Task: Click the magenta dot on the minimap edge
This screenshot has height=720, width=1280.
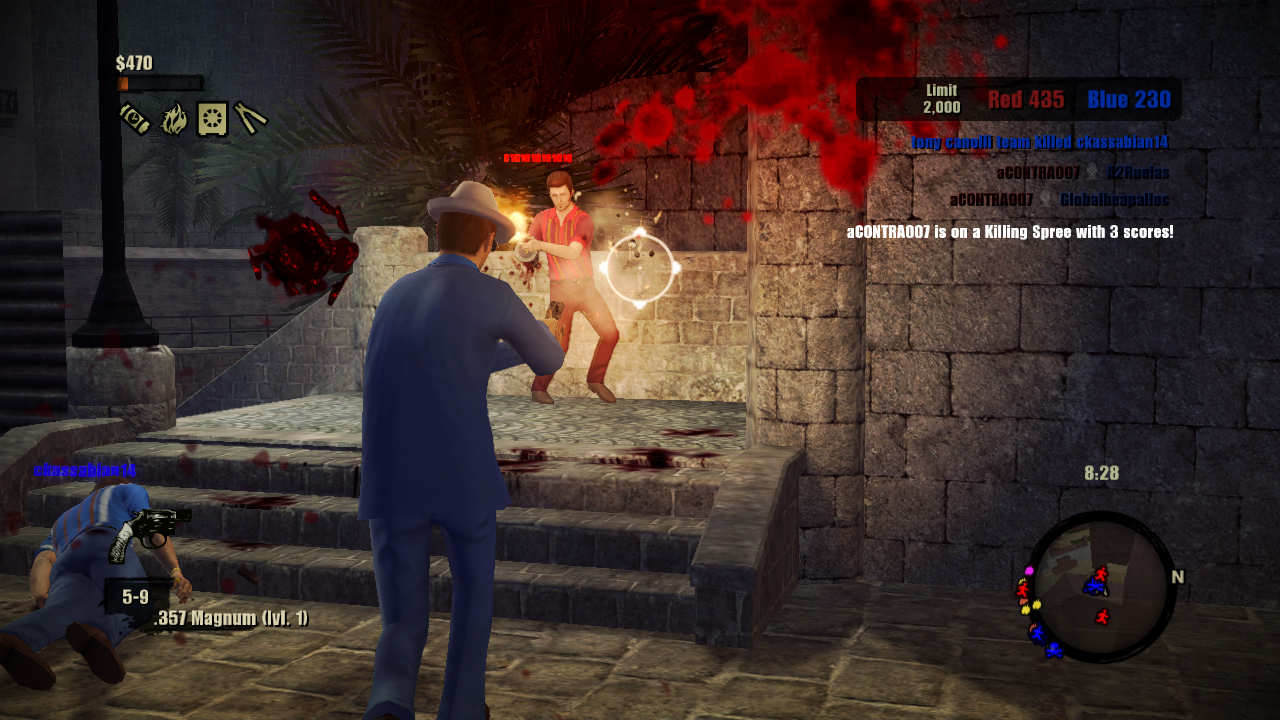Action: [1029, 570]
